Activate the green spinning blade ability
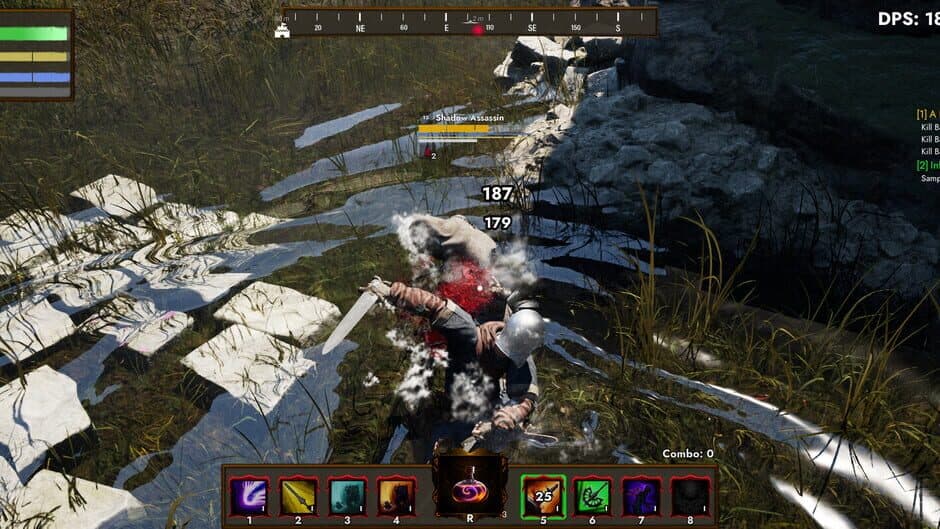This screenshot has height=529, width=940. 592,495
